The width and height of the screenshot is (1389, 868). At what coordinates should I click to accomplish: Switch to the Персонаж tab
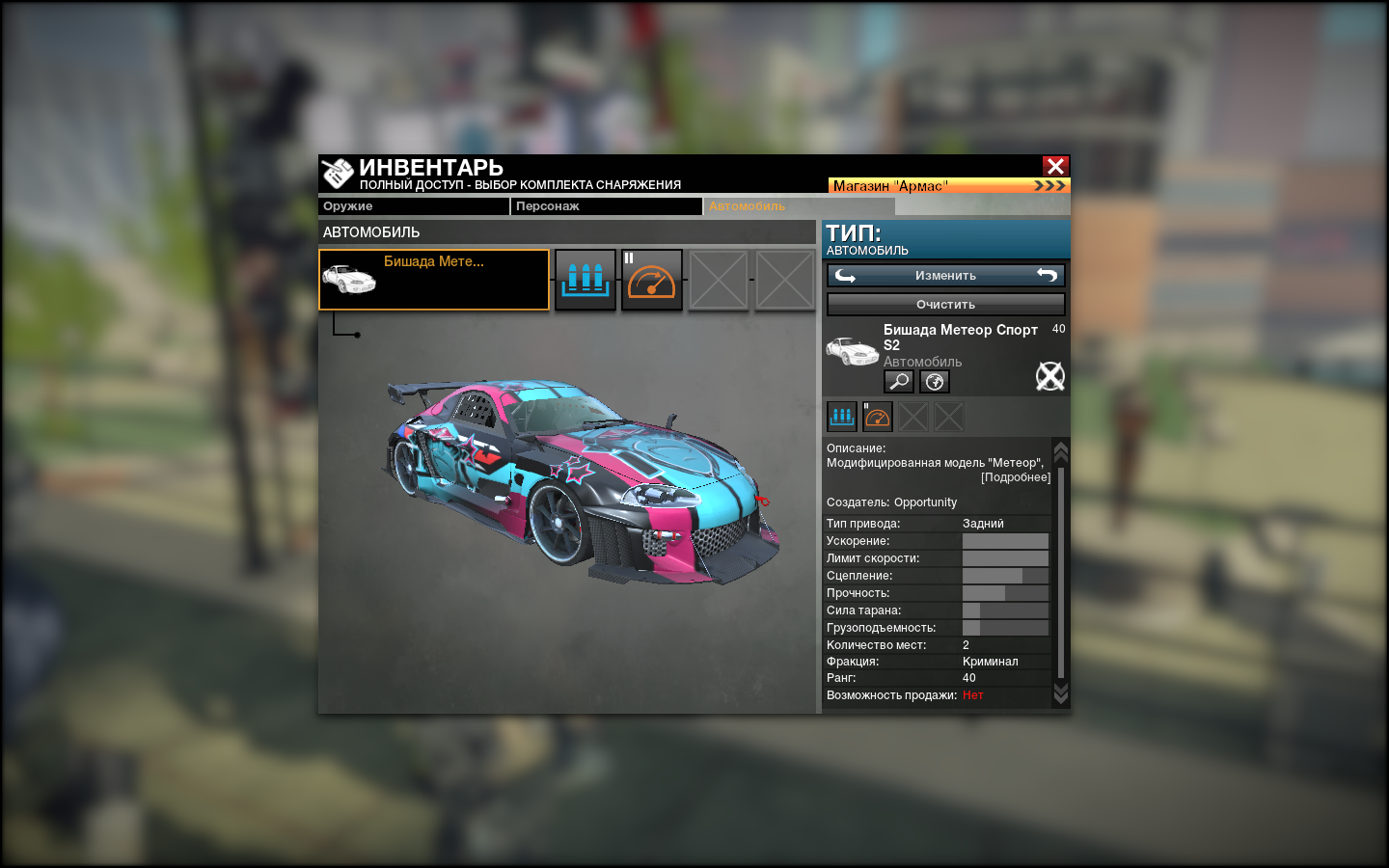(606, 206)
